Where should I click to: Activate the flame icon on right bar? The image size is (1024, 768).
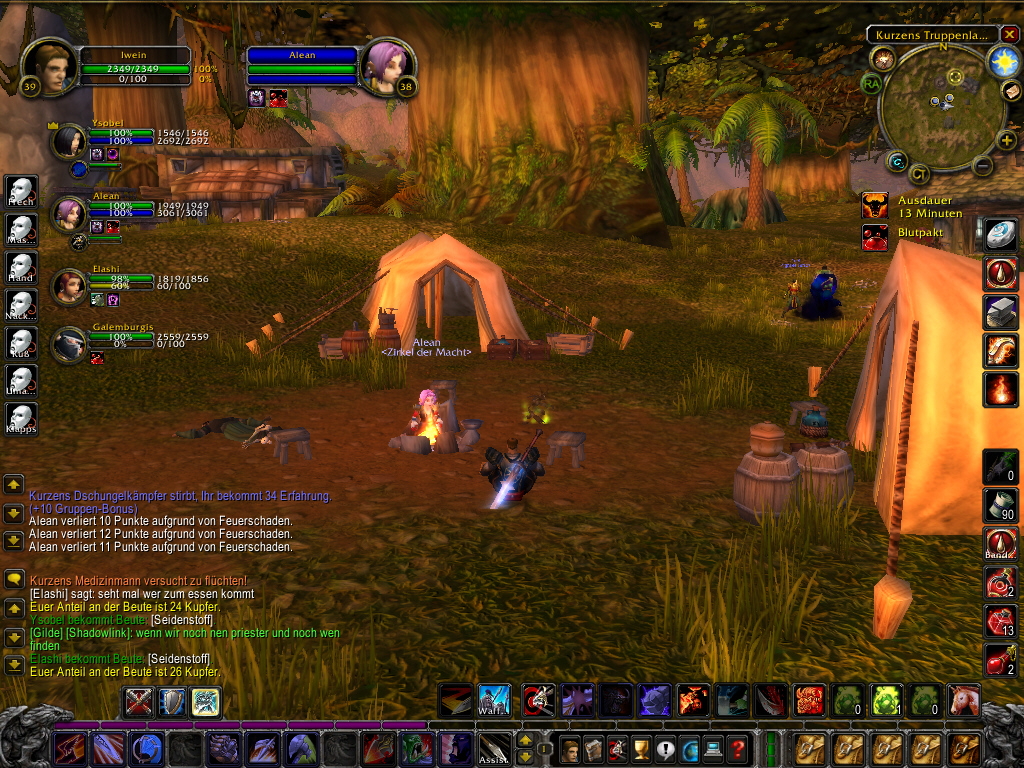1001,388
